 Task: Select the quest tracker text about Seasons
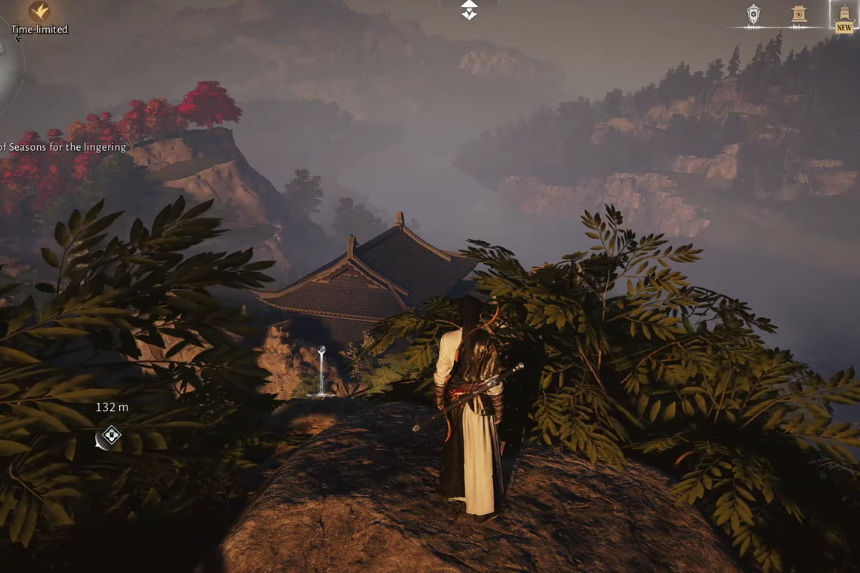64,147
